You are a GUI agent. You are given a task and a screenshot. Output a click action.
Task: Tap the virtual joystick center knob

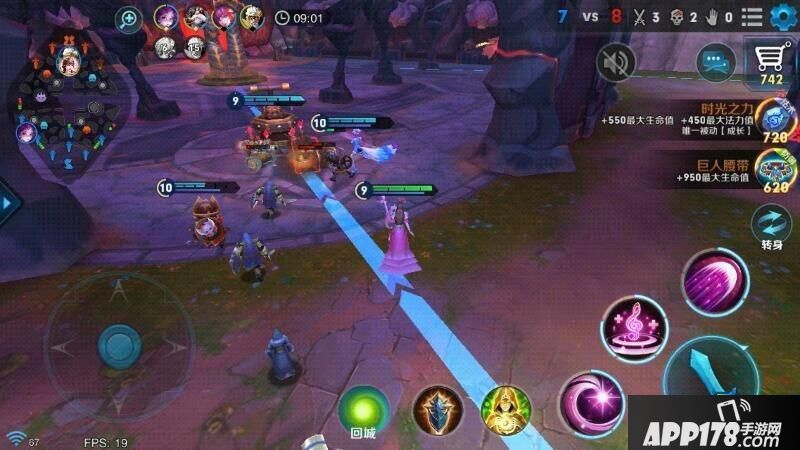pyautogui.click(x=118, y=345)
